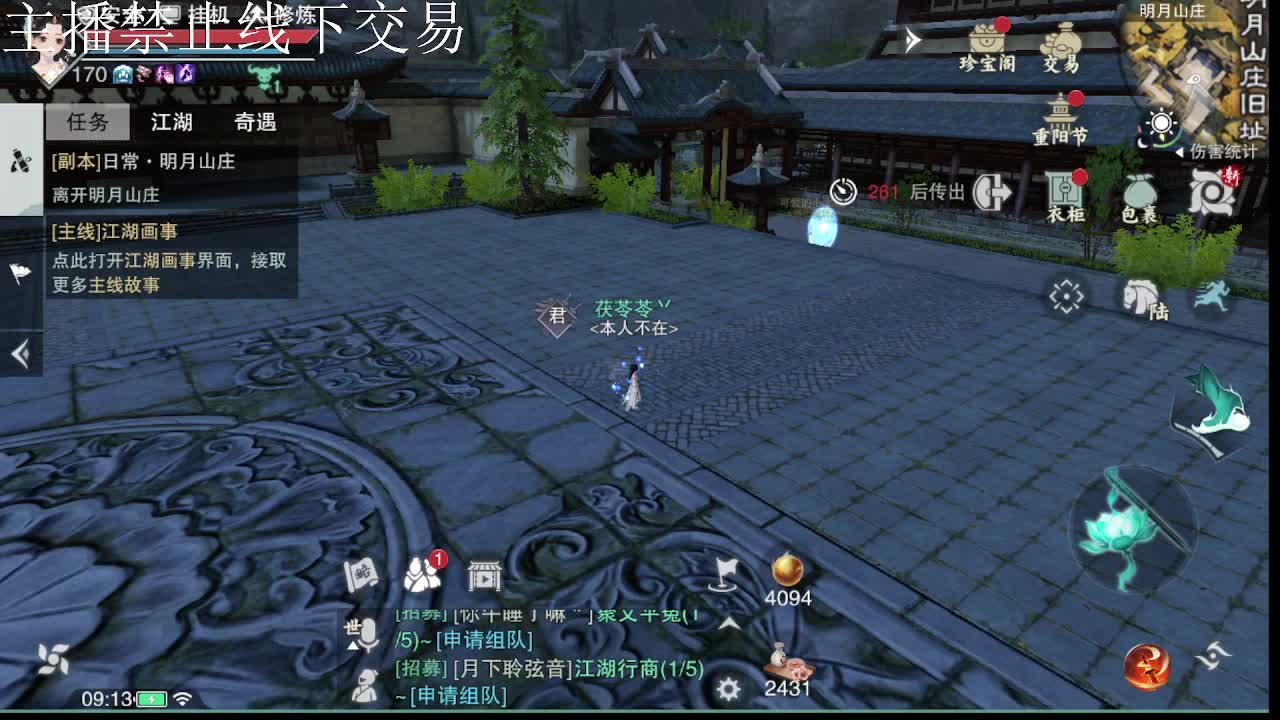Viewport: 1280px width, 720px height.
Task: Summon your mount with the 陆 horse icon
Action: point(1138,295)
